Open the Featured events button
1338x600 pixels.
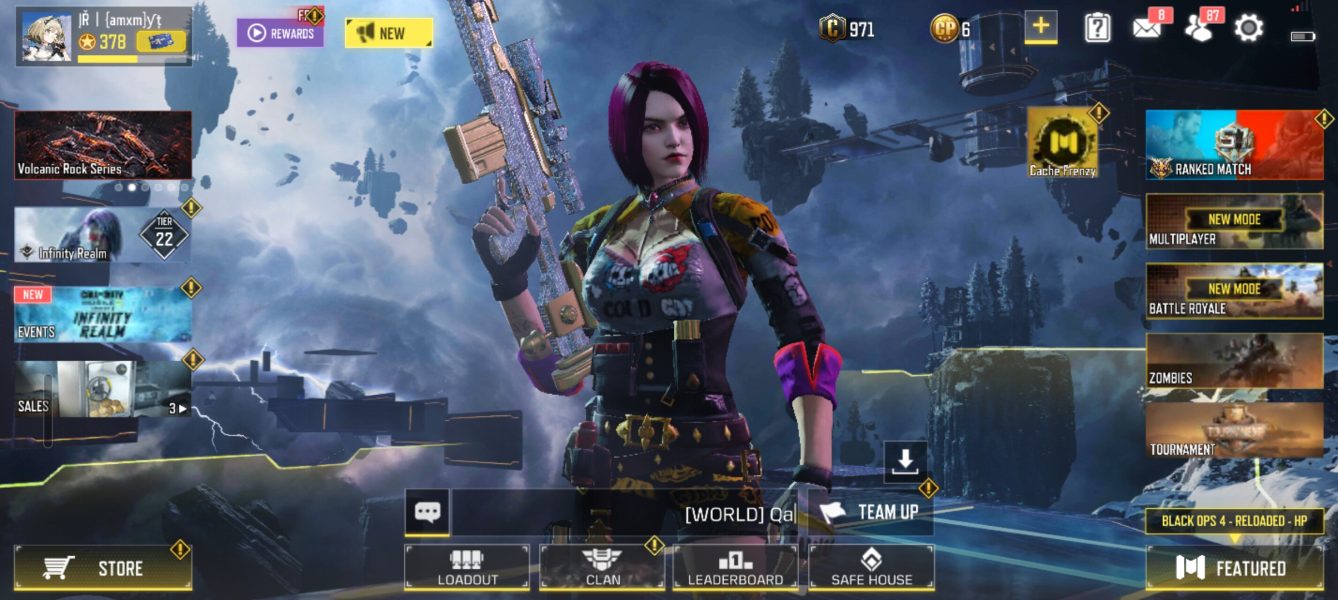click(1234, 568)
